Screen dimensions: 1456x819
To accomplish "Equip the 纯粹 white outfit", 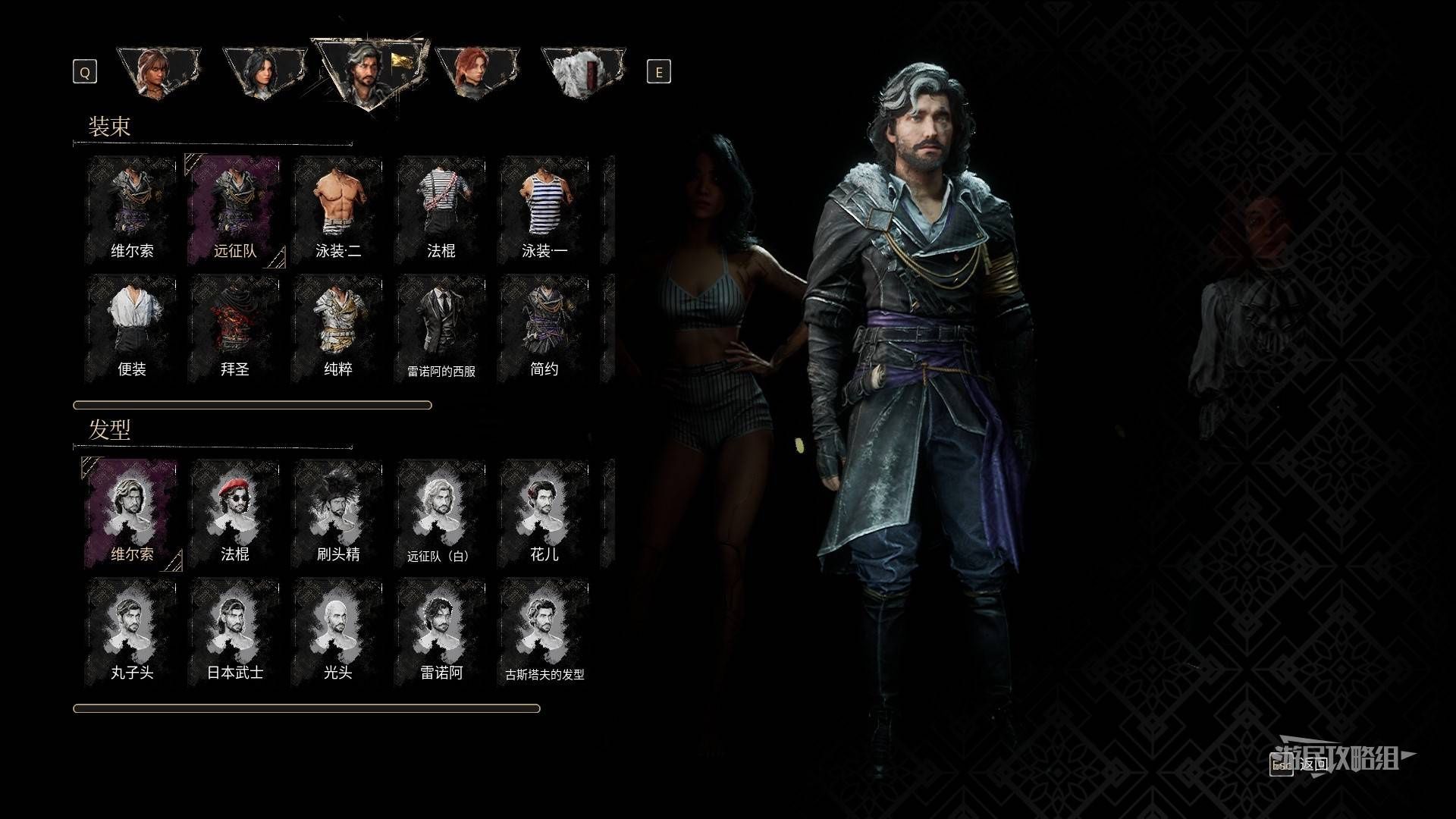I will 338,328.
